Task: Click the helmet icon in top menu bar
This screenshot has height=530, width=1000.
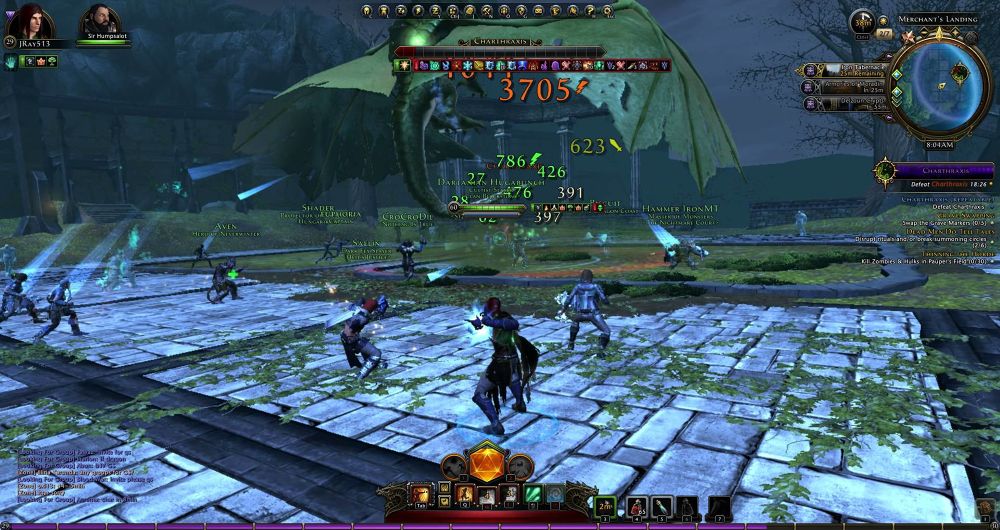Action: click(x=367, y=12)
